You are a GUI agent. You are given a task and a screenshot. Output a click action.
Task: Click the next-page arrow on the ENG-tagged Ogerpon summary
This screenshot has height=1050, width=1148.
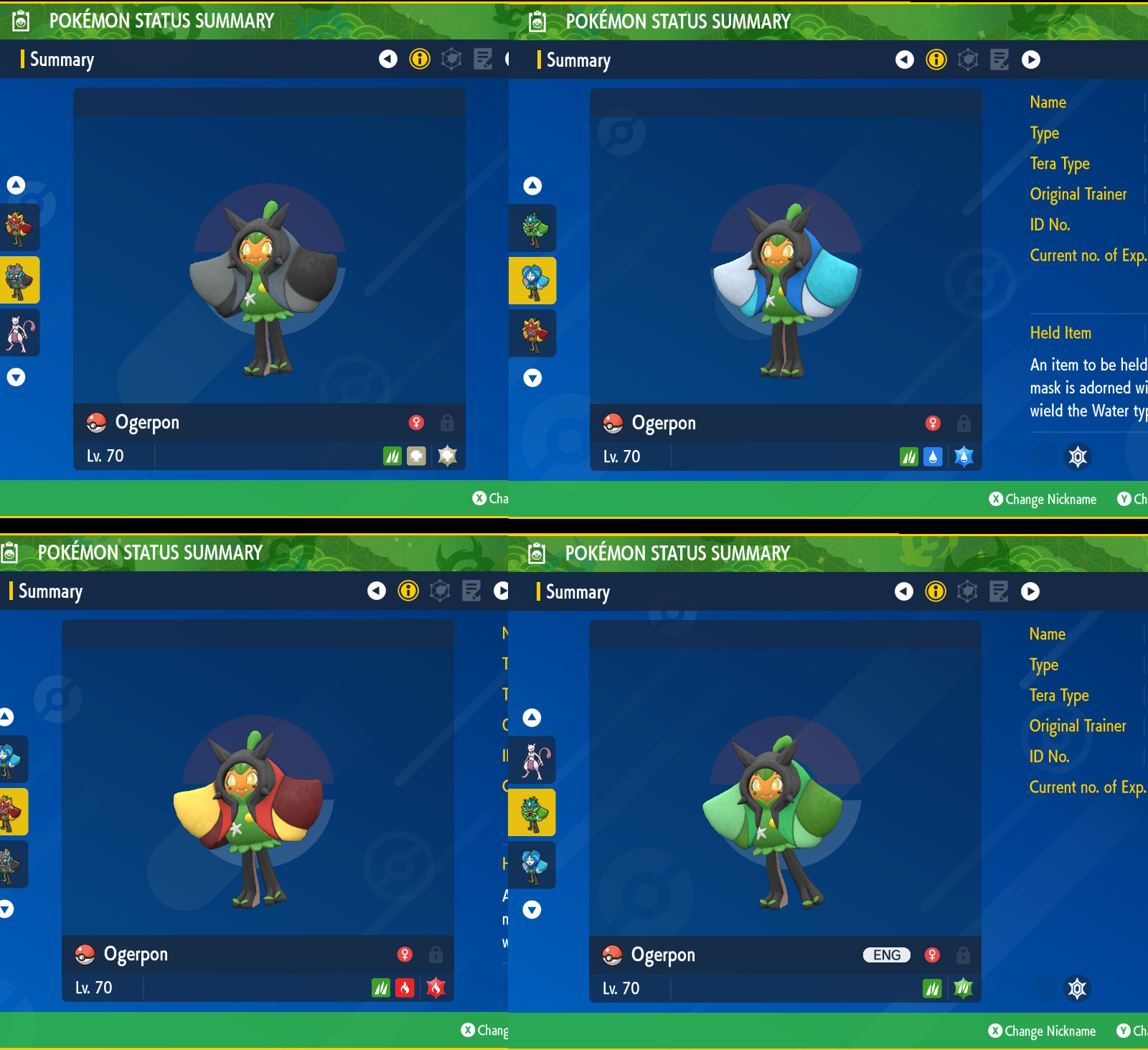tap(1030, 591)
